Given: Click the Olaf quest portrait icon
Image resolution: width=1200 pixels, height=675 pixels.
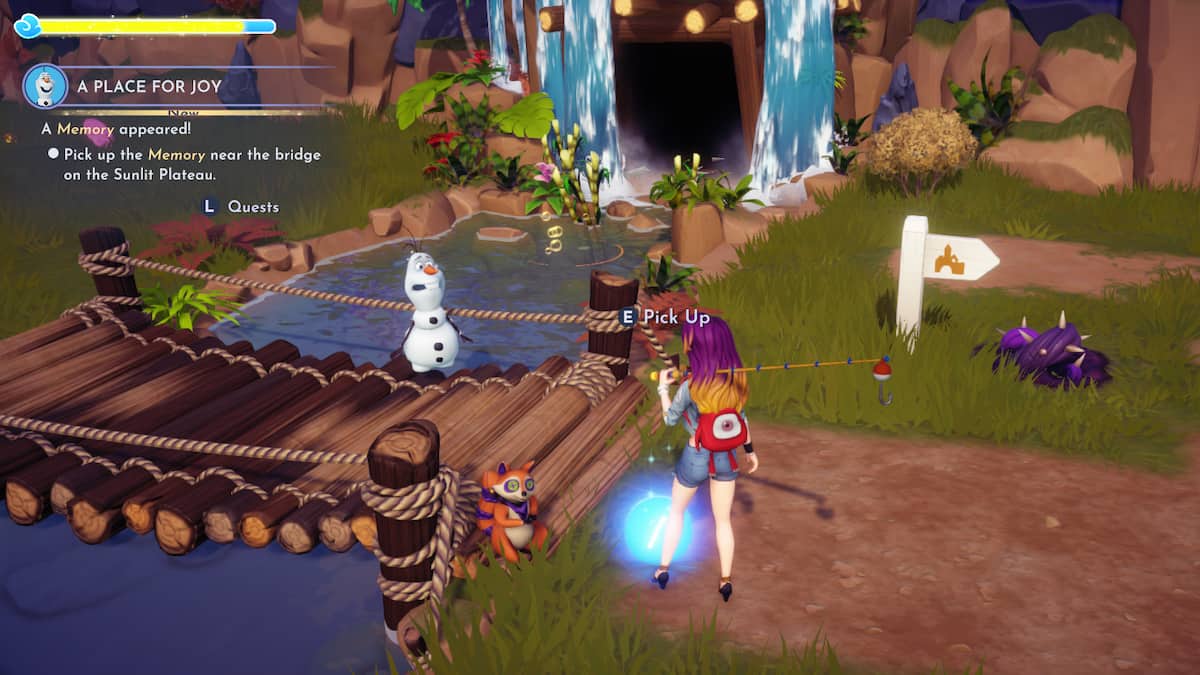Looking at the screenshot, I should tap(45, 86).
